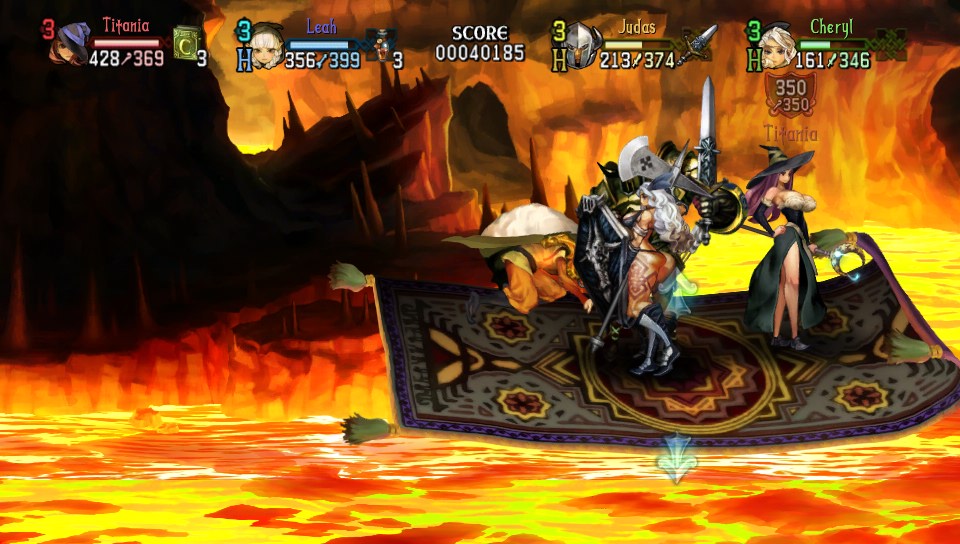The image size is (960, 544).
Task: Select Titania's sorceress portrait
Action: pyautogui.click(x=72, y=46)
